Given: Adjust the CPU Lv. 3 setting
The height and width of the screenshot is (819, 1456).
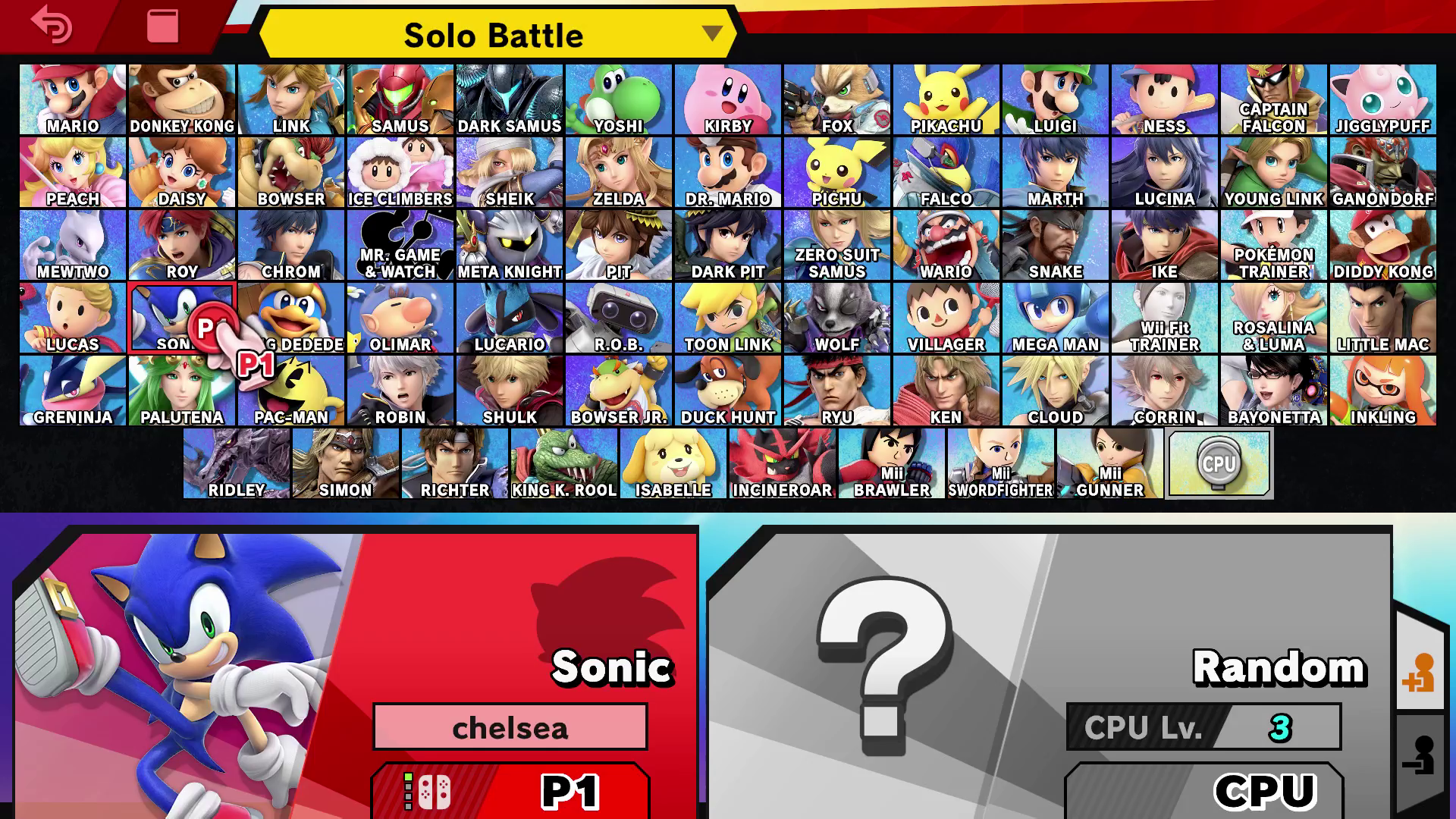Looking at the screenshot, I should [x=1204, y=728].
